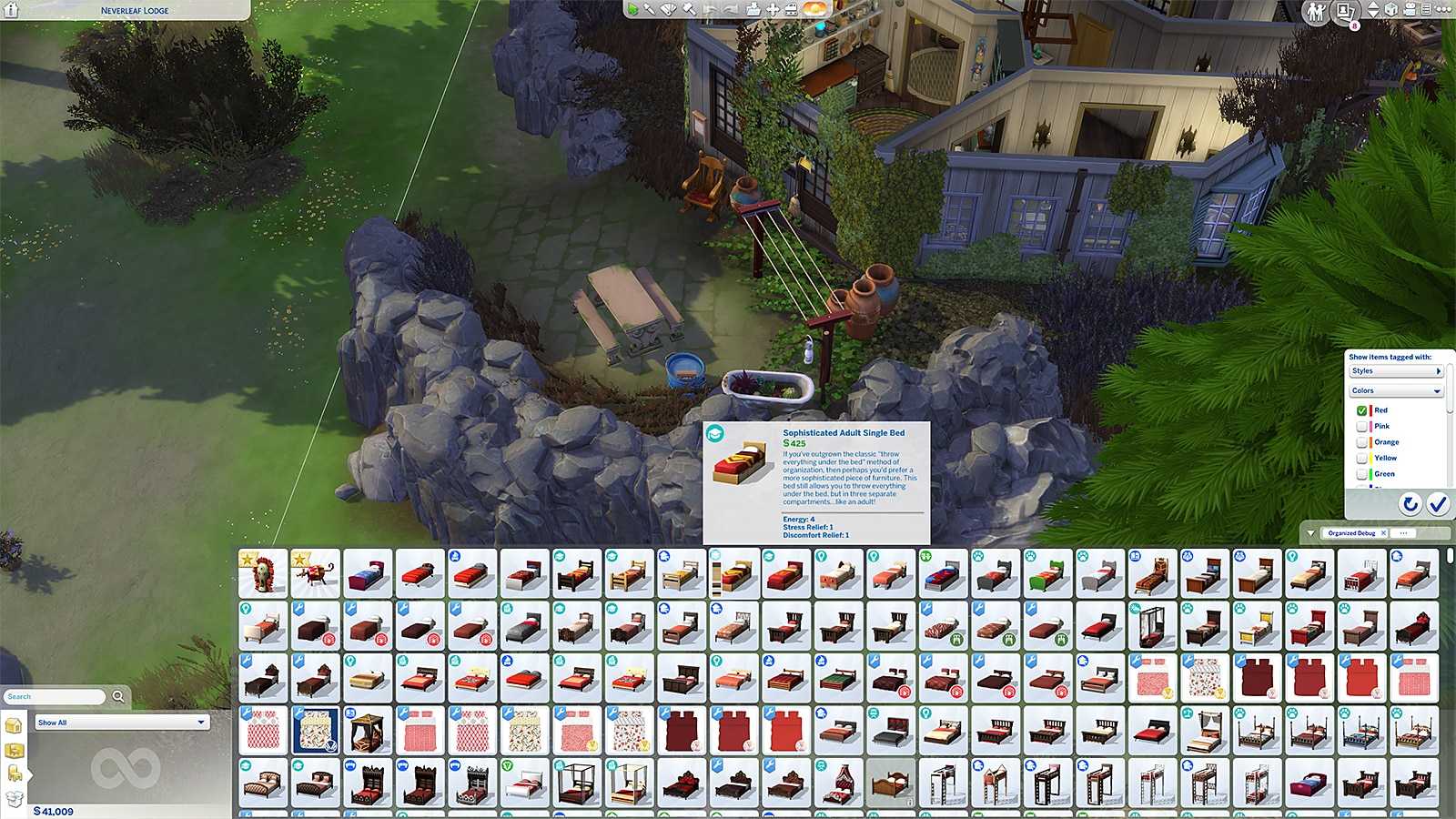The width and height of the screenshot is (1456, 819).
Task: Expand the Styles filter section
Action: 1396,371
